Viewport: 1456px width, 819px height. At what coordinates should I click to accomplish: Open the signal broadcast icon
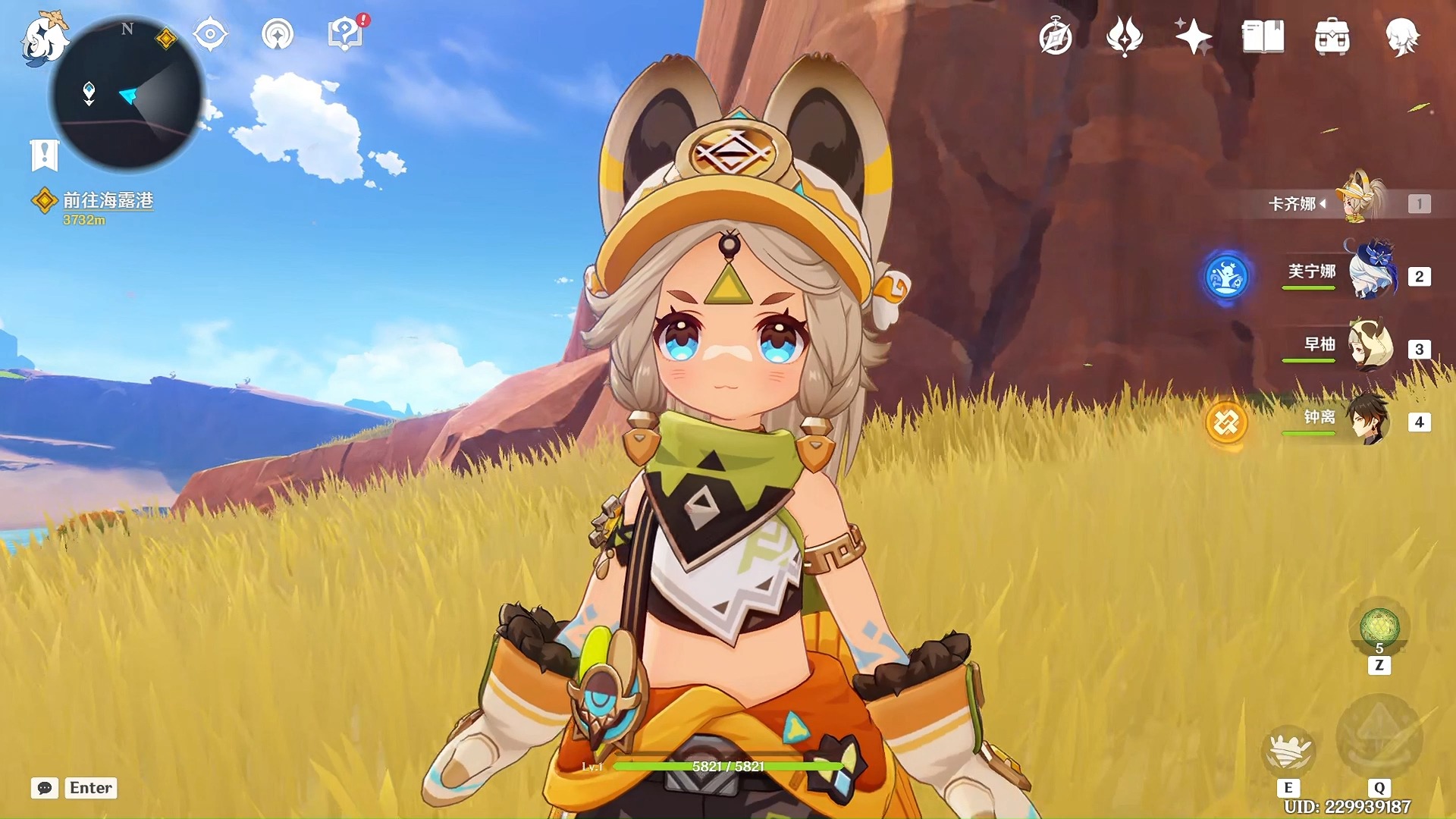(x=277, y=35)
